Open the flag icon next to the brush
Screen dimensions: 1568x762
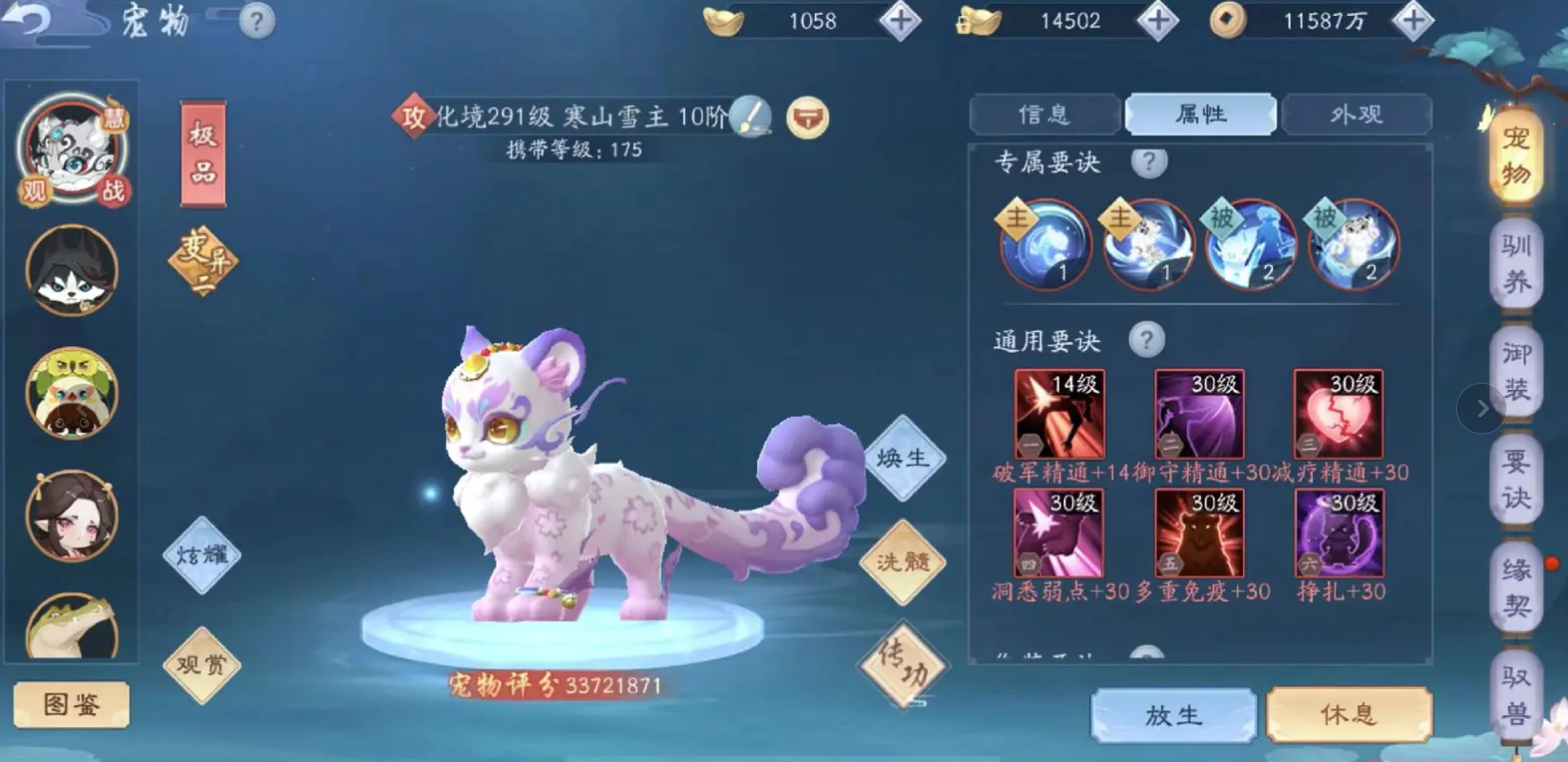pos(807,116)
